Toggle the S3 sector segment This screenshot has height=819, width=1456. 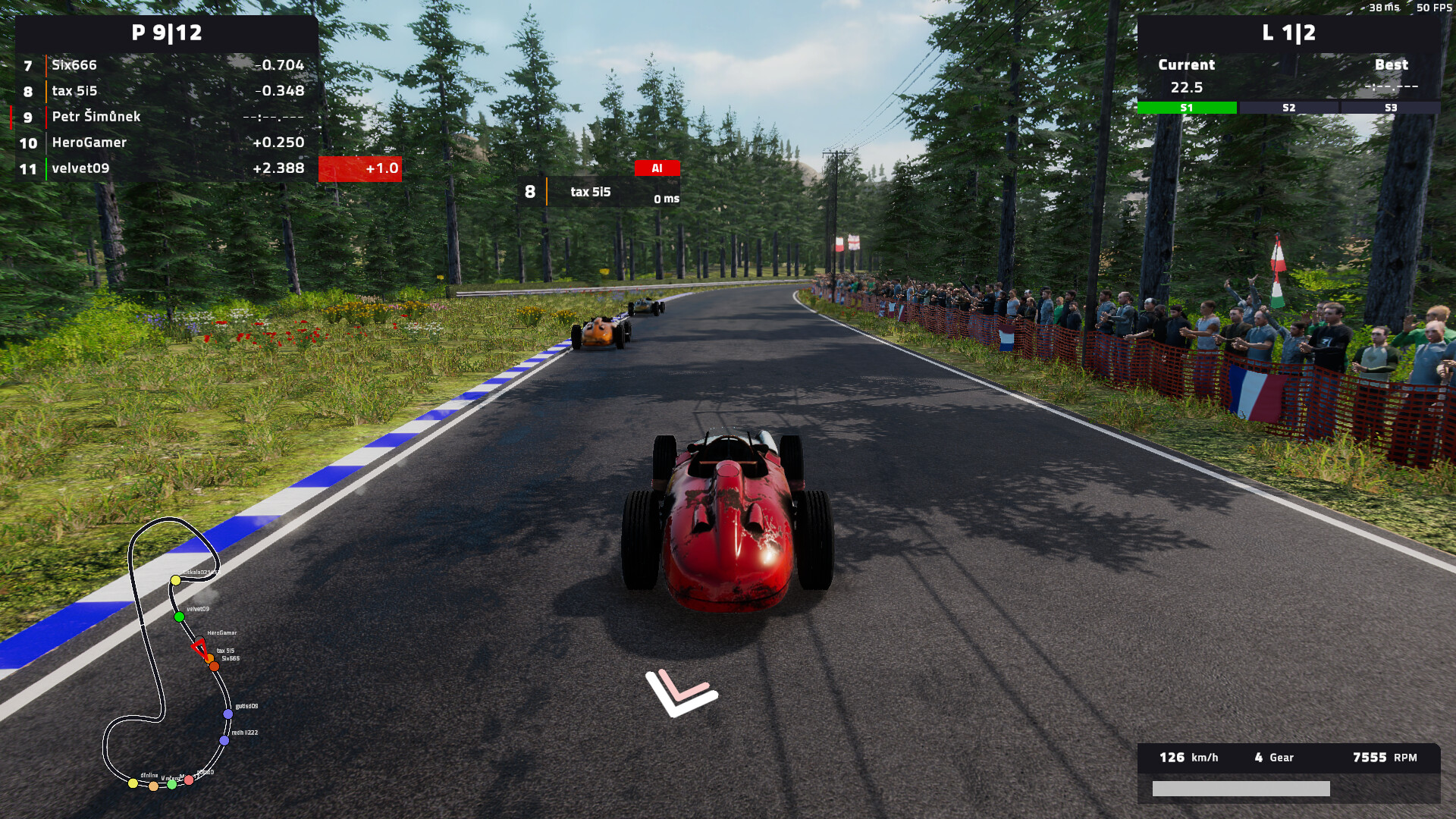click(x=1390, y=107)
